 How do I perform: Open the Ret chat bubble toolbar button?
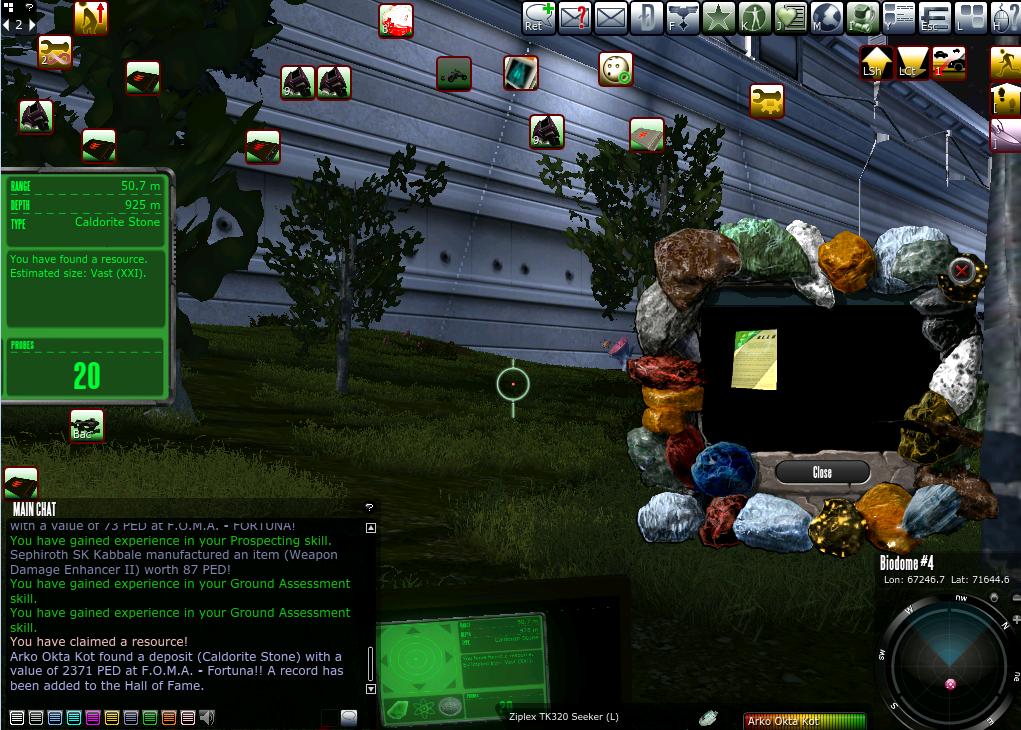(537, 18)
